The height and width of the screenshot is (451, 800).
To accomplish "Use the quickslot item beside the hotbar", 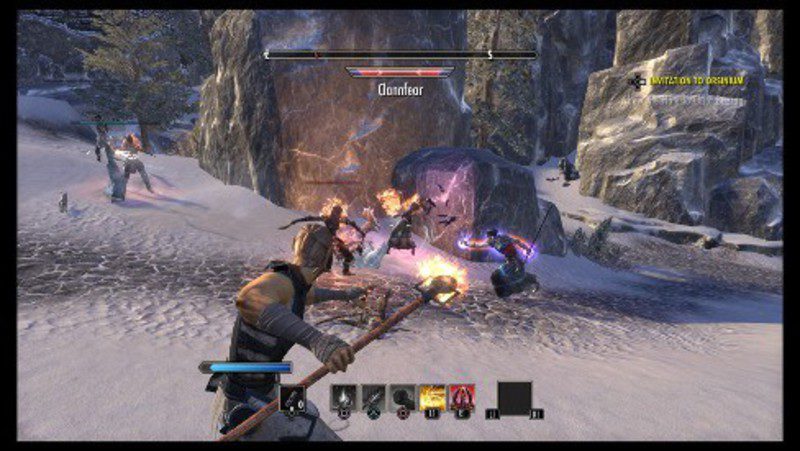I will coord(293,398).
